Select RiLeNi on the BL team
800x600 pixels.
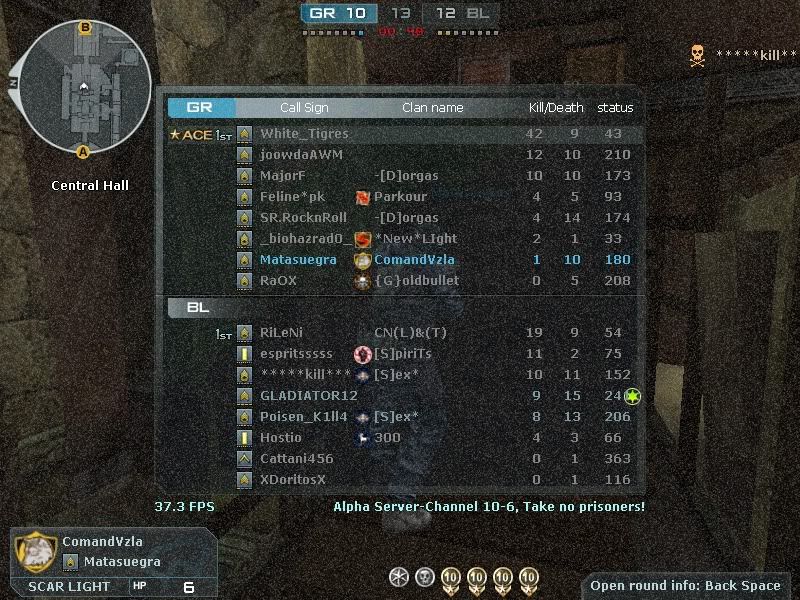click(281, 333)
